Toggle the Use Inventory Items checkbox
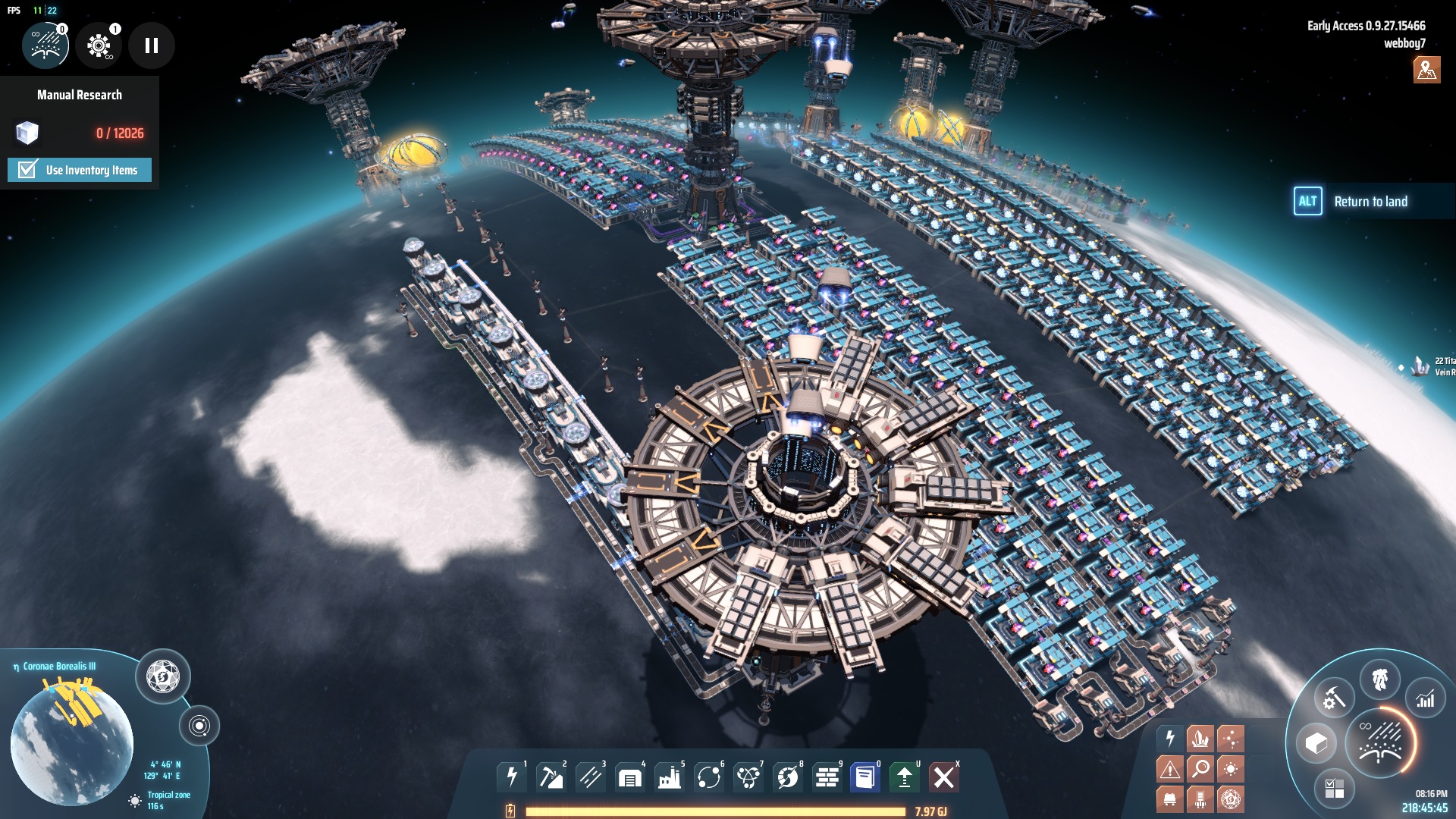Image resolution: width=1456 pixels, height=819 pixels. tap(28, 170)
